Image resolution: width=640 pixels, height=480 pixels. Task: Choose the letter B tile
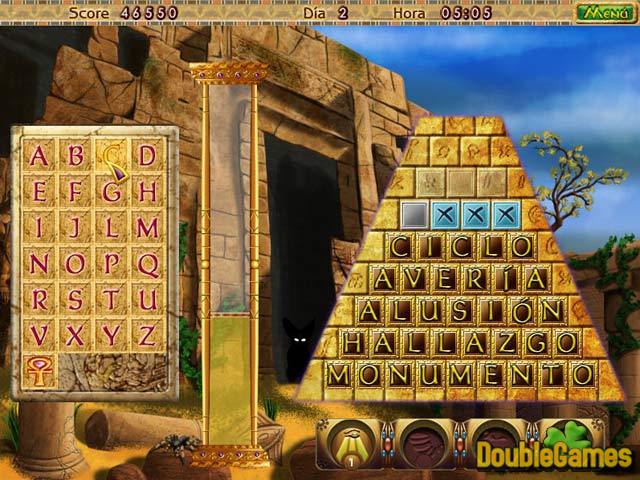point(75,156)
